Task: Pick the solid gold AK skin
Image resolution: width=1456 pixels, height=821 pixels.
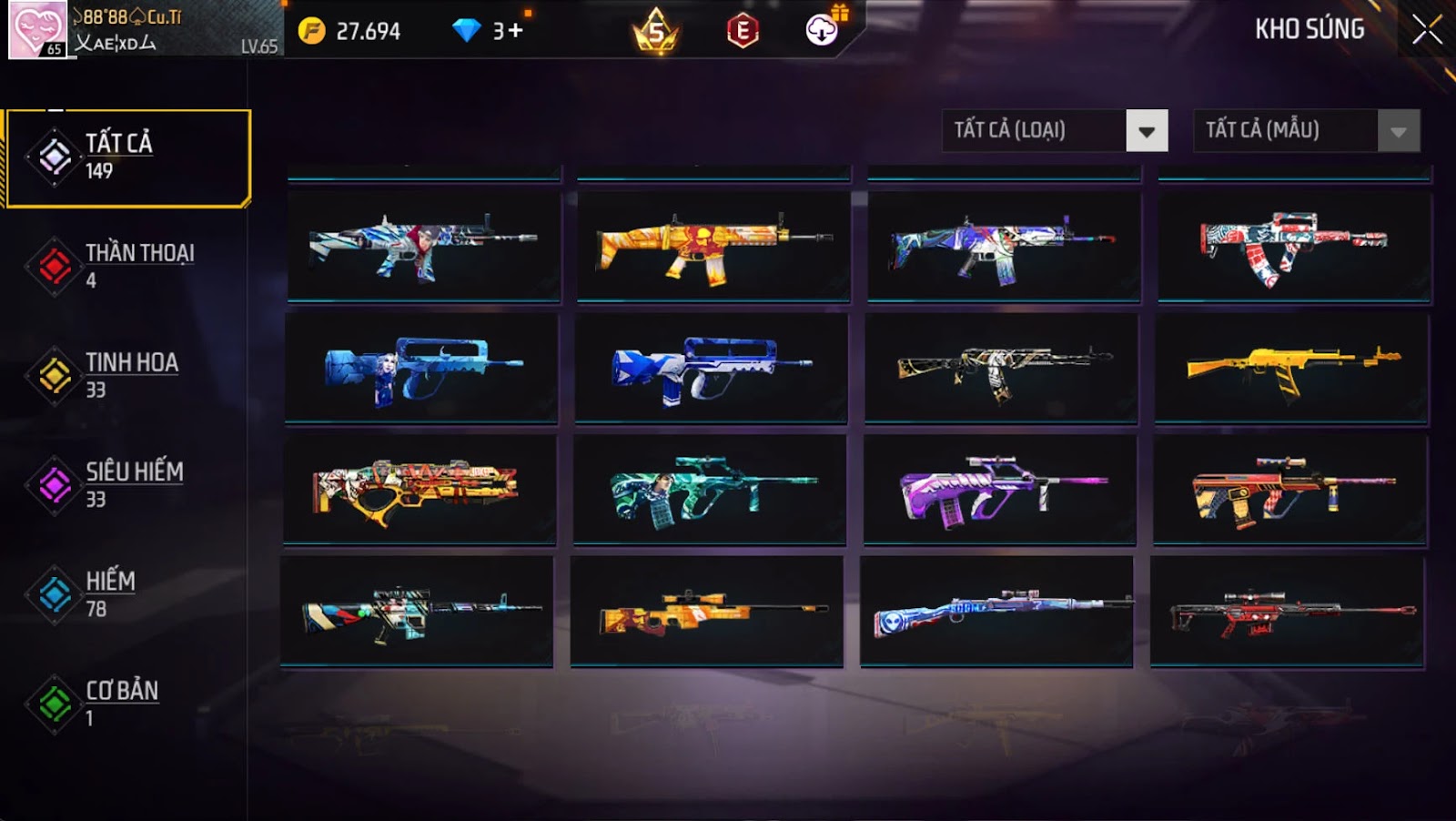Action: point(1292,368)
